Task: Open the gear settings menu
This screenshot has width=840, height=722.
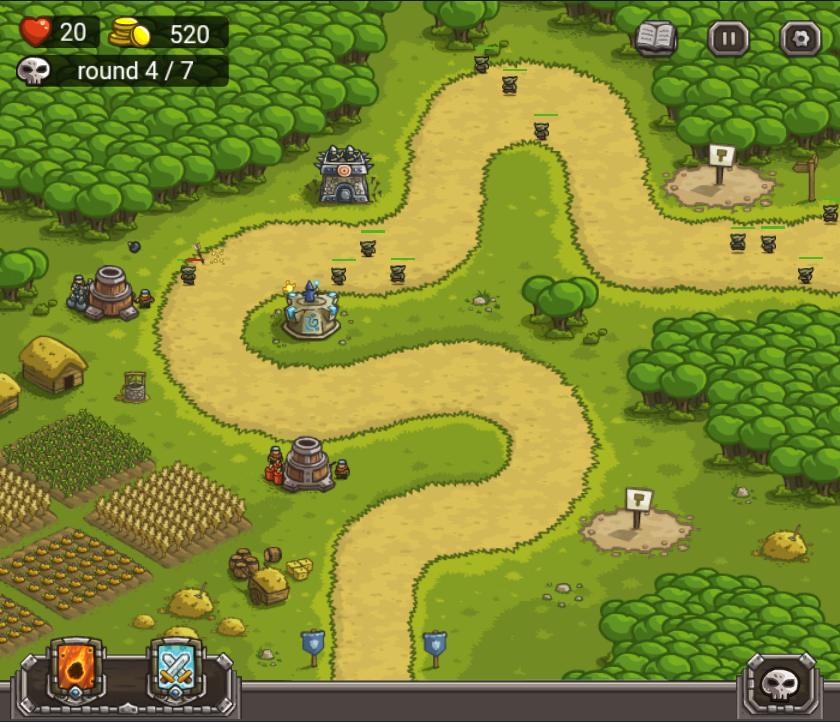Action: [800, 39]
